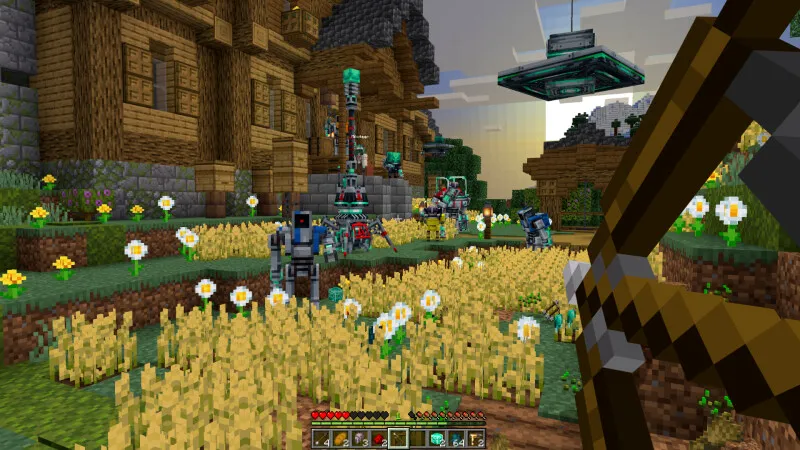The width and height of the screenshot is (800, 450).
Task: Select the arrow stack hotbar slot
Action: click(321, 438)
